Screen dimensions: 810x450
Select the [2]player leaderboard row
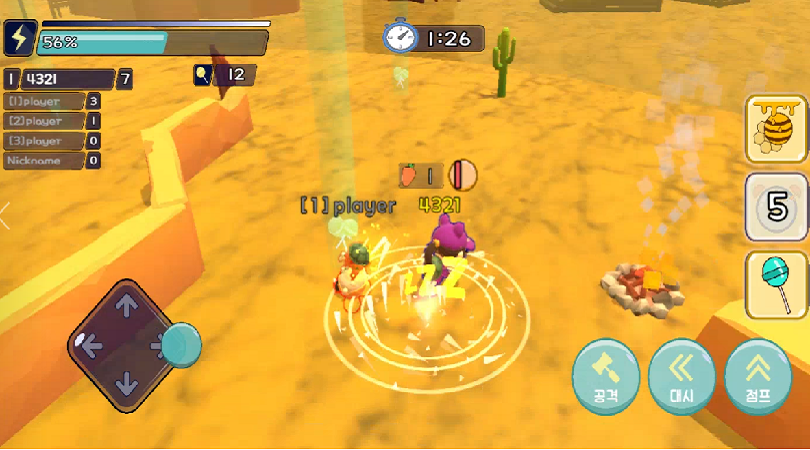click(x=52, y=121)
